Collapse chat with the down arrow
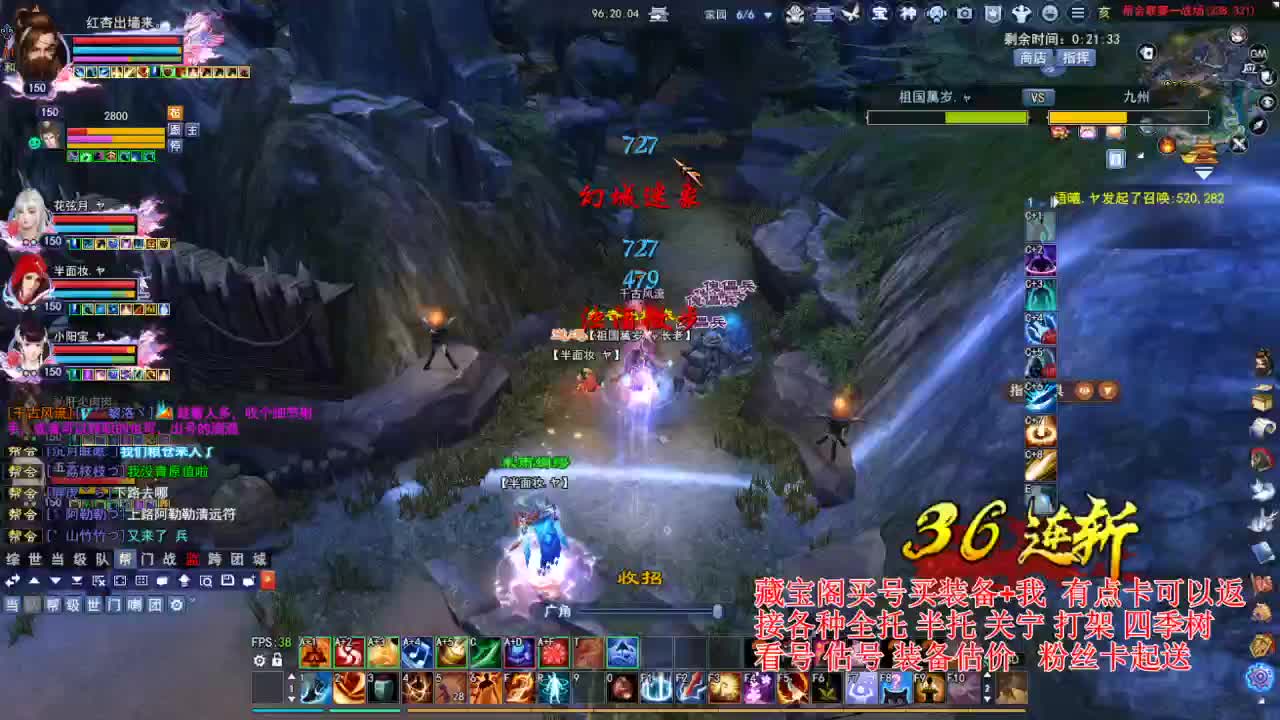 [x=55, y=581]
